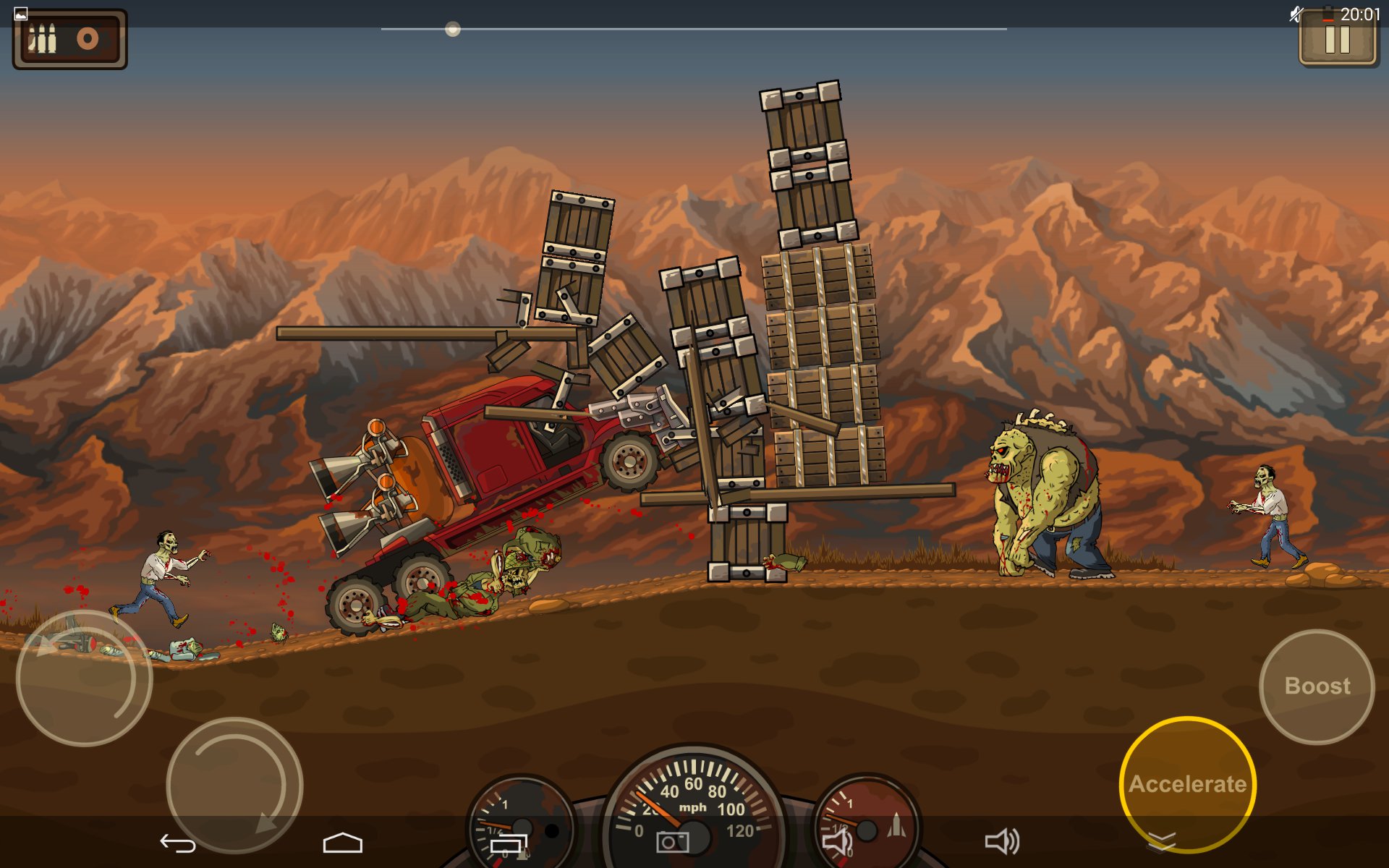
Task: Go back using Android back arrow
Action: pos(178,843)
